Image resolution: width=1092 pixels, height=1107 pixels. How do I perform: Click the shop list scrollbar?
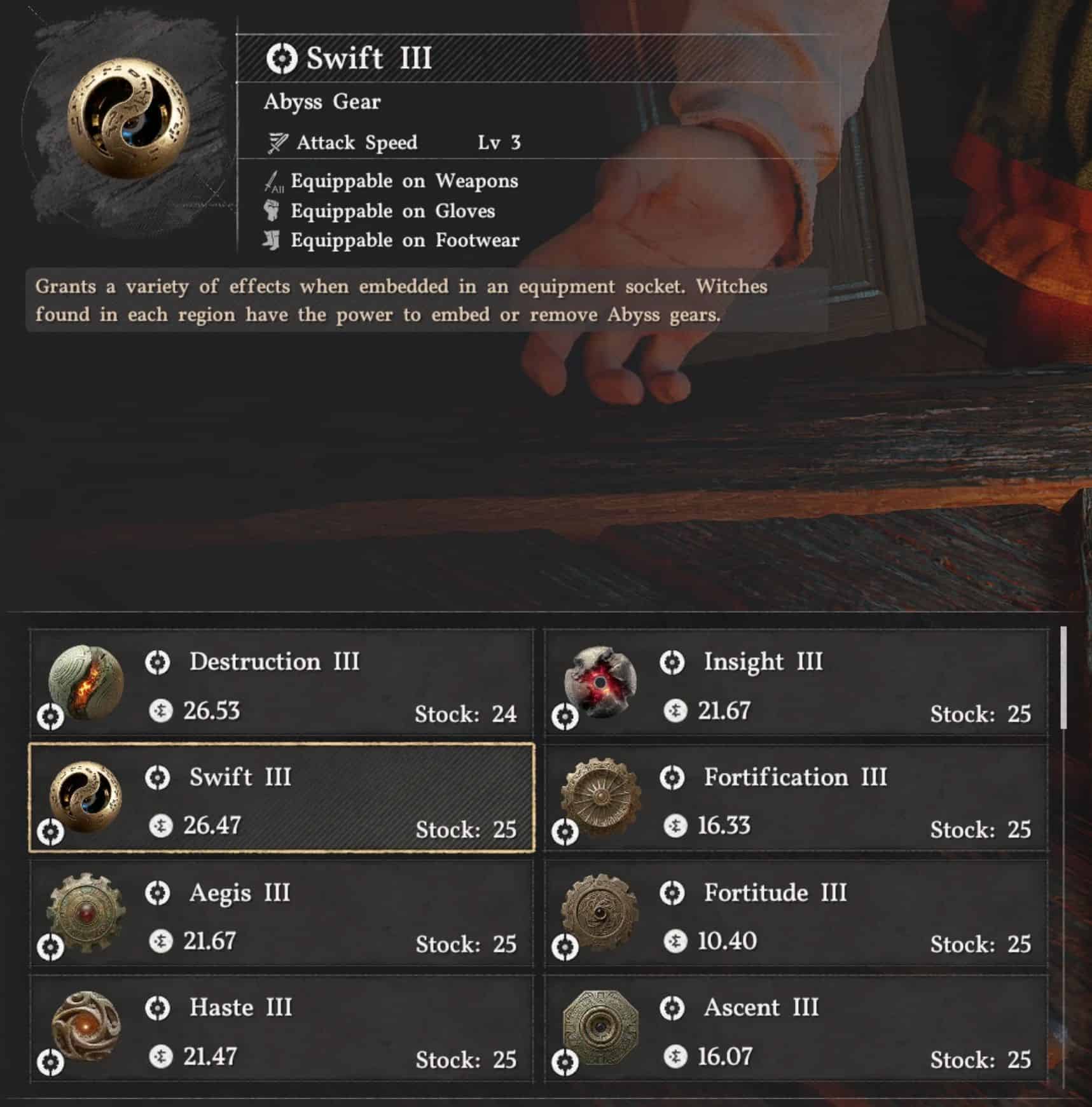pyautogui.click(x=1063, y=678)
